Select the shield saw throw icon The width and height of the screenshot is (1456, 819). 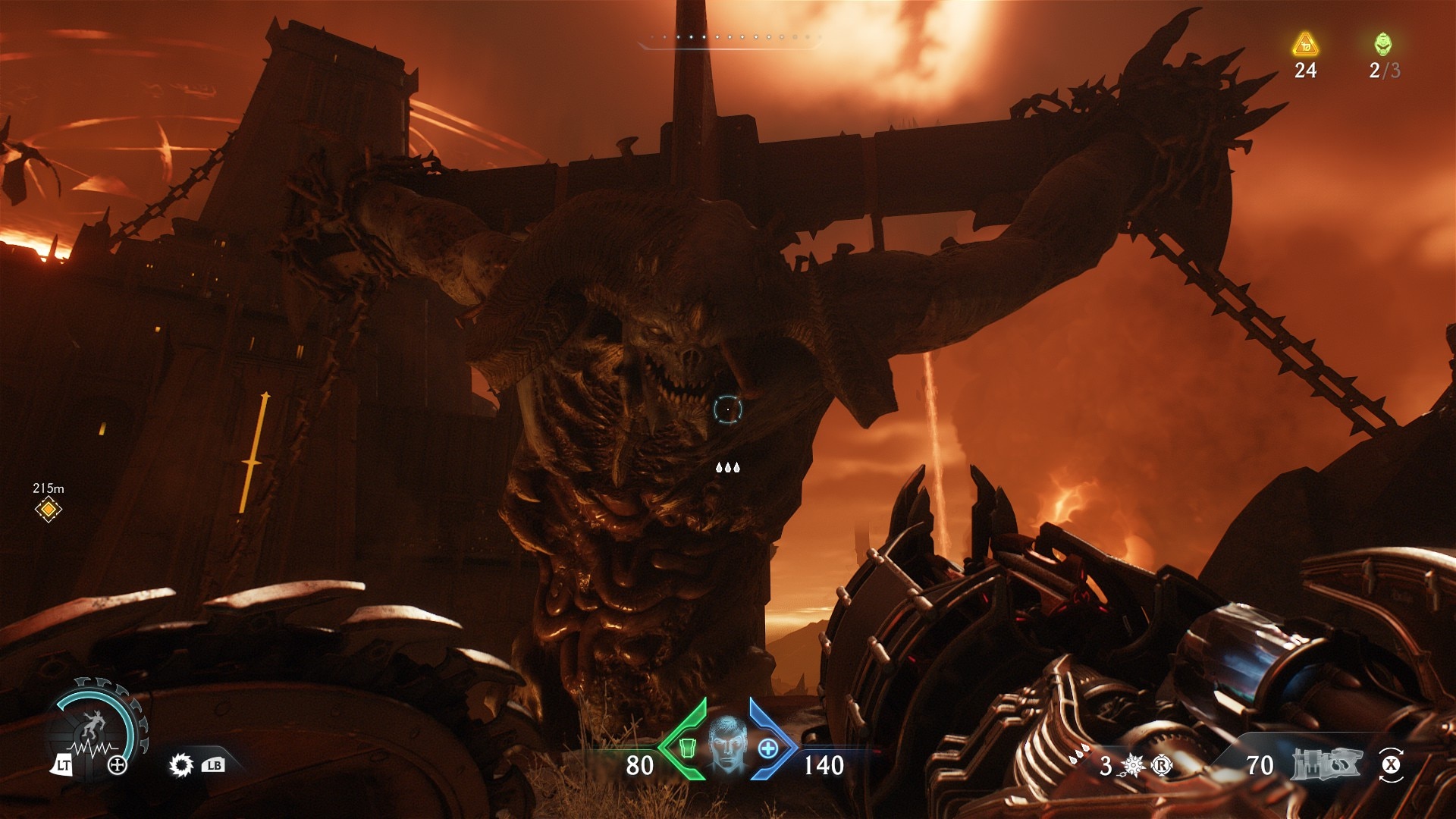tap(181, 764)
